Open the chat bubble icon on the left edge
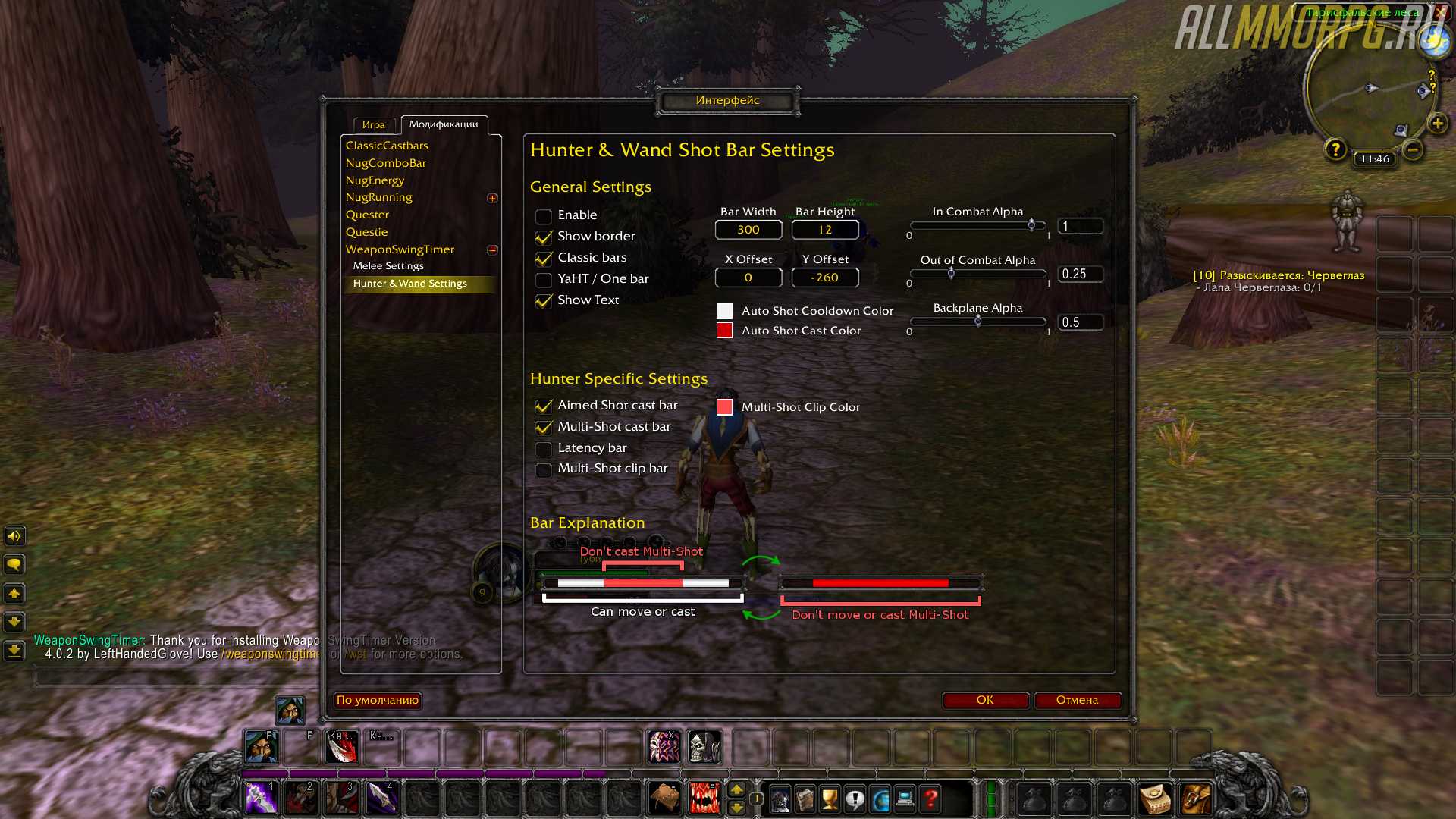 point(13,564)
